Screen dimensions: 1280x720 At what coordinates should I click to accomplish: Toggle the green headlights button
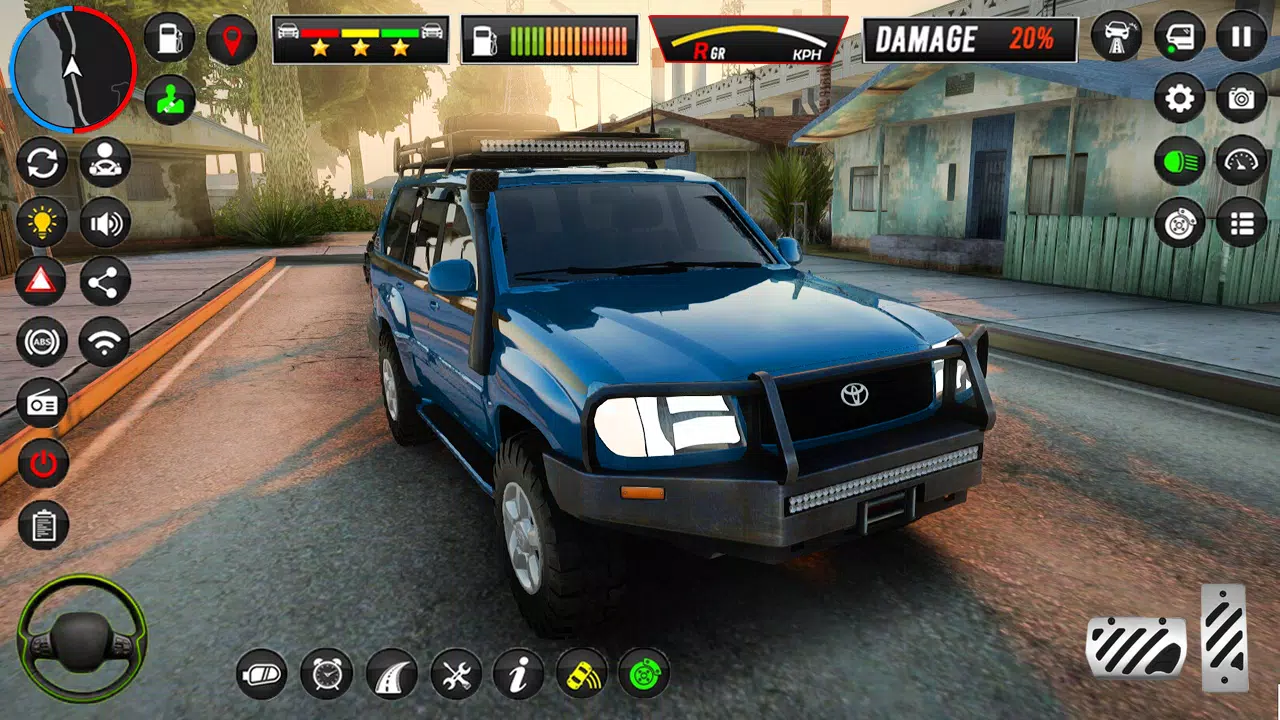(x=1180, y=160)
